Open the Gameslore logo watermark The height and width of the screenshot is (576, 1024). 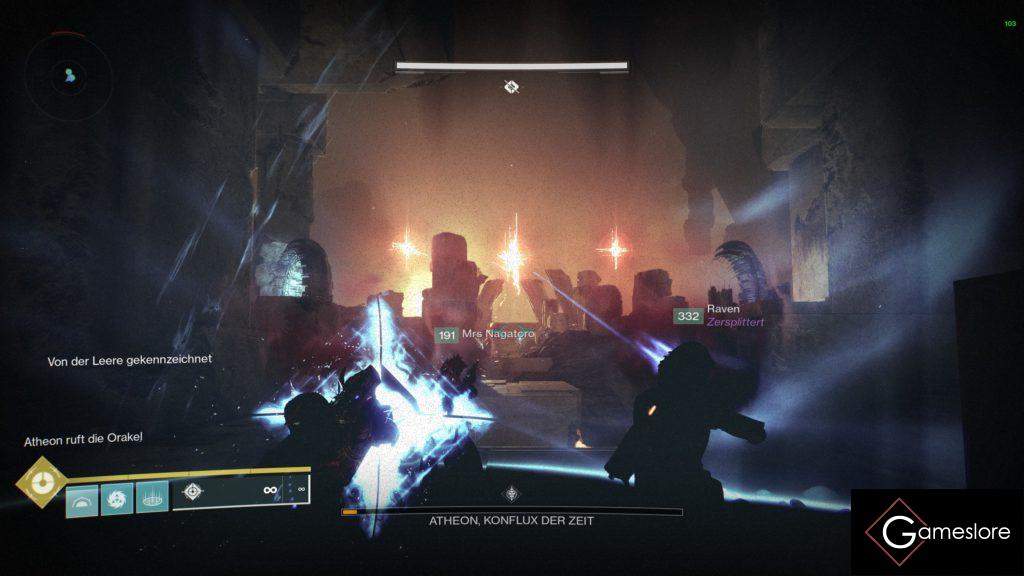tap(937, 532)
